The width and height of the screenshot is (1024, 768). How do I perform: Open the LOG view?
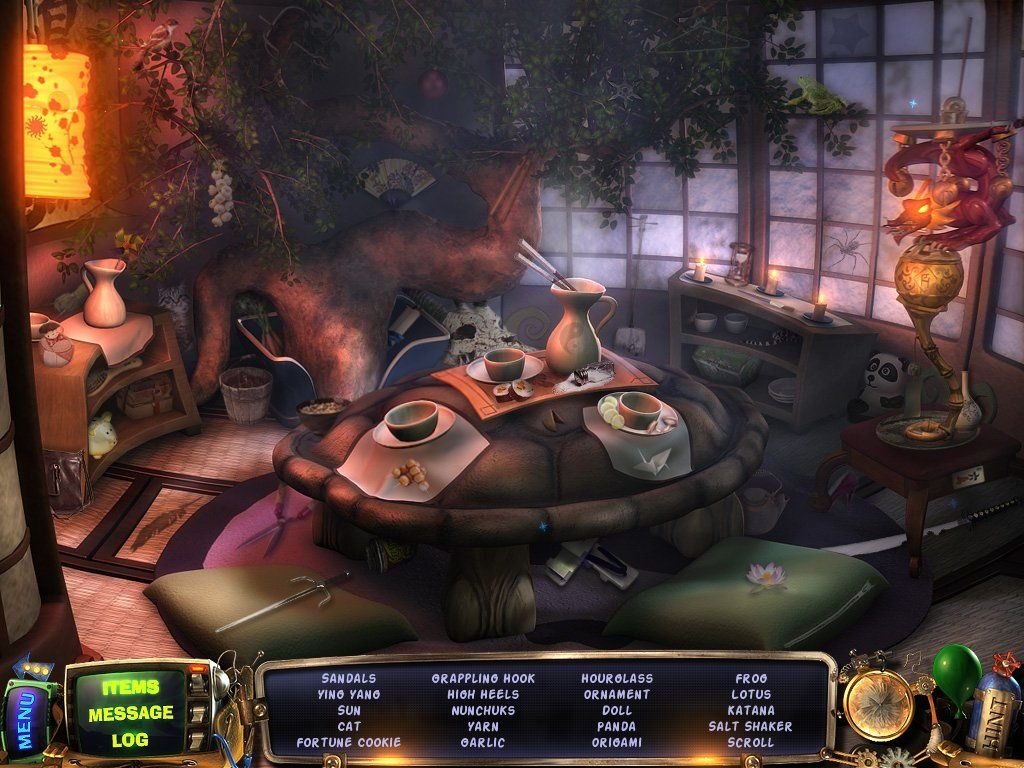tap(130, 739)
